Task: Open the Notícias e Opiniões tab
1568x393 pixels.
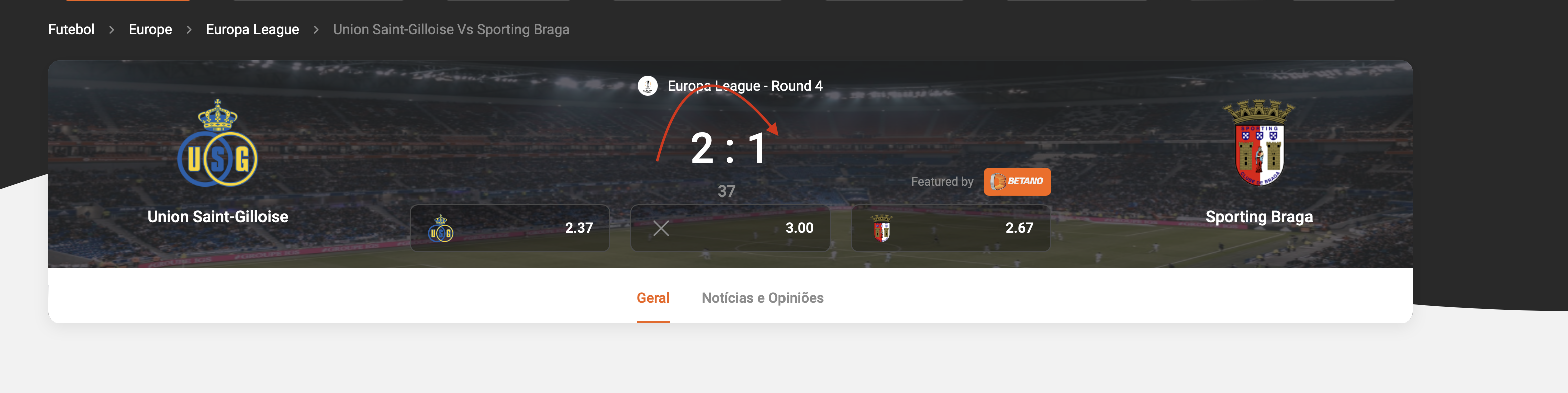Action: [x=762, y=297]
